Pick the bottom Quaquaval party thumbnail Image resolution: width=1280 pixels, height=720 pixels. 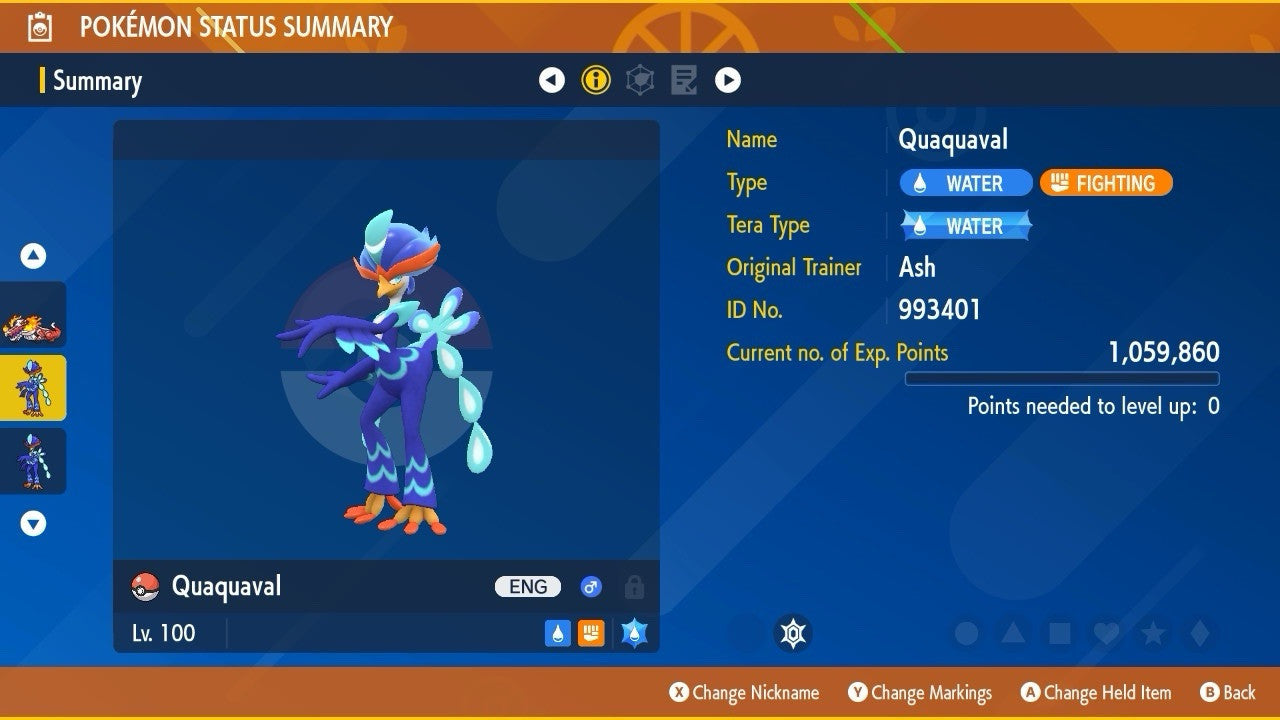(33, 461)
